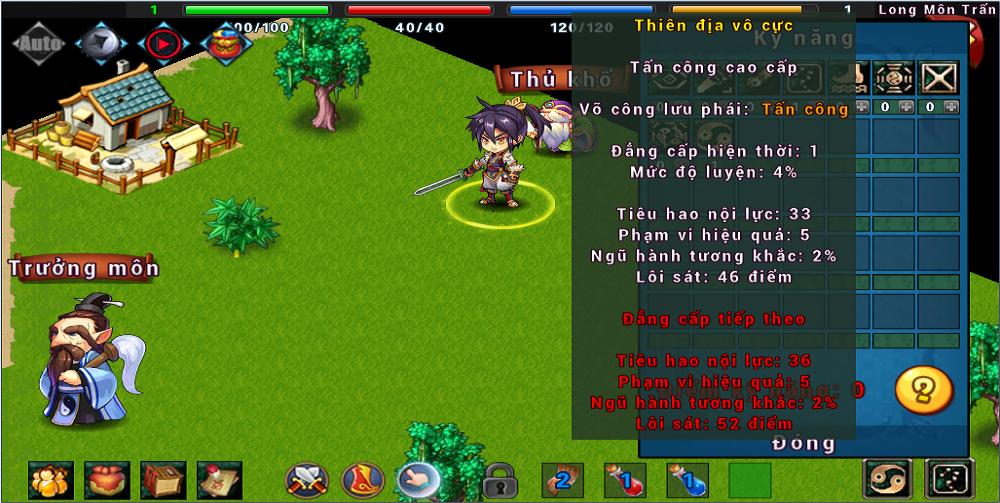Click the yellow question mark help button
Image resolution: width=1000 pixels, height=503 pixels.
923,389
